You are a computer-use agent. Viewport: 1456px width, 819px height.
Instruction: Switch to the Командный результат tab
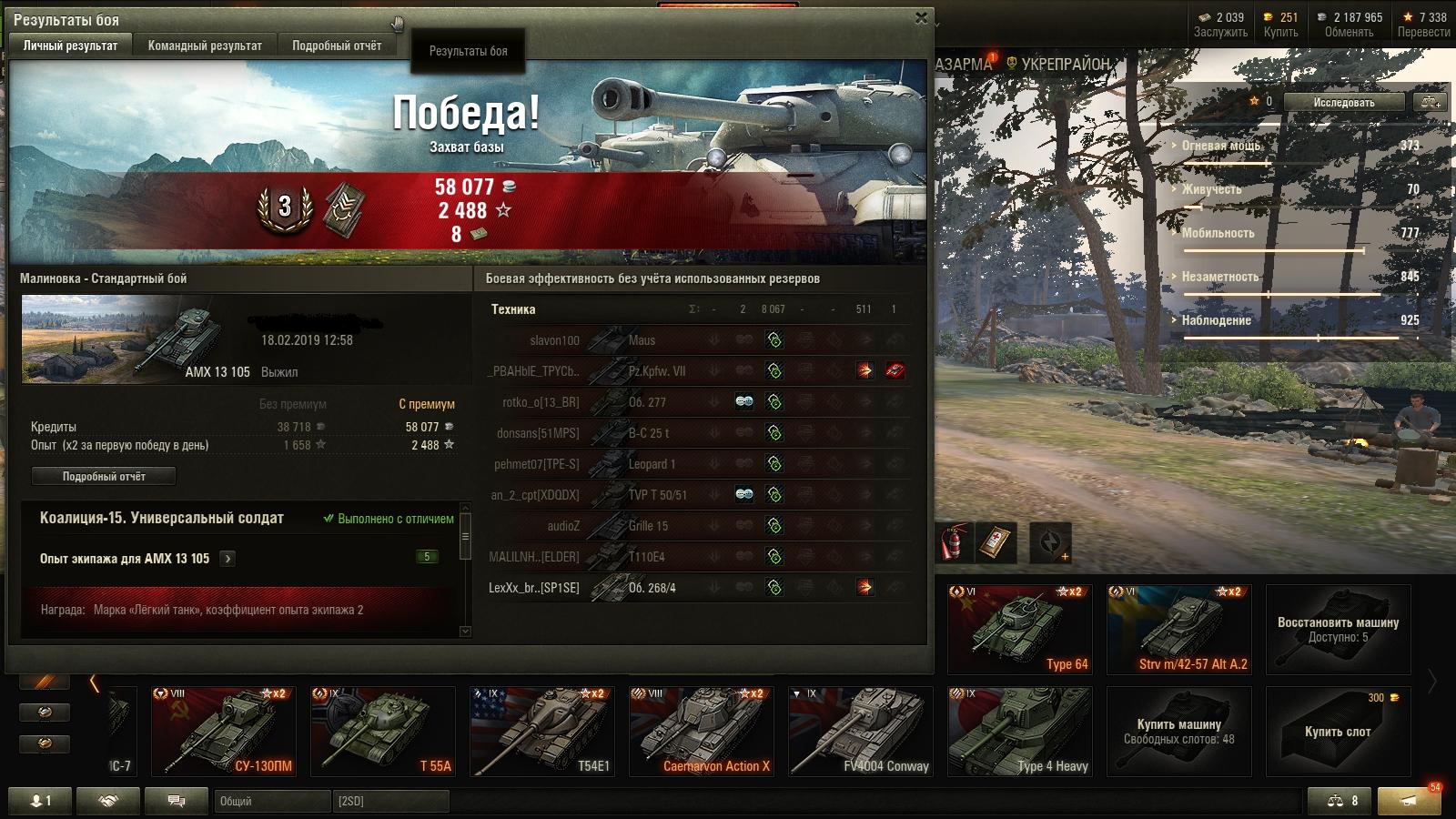tap(205, 45)
